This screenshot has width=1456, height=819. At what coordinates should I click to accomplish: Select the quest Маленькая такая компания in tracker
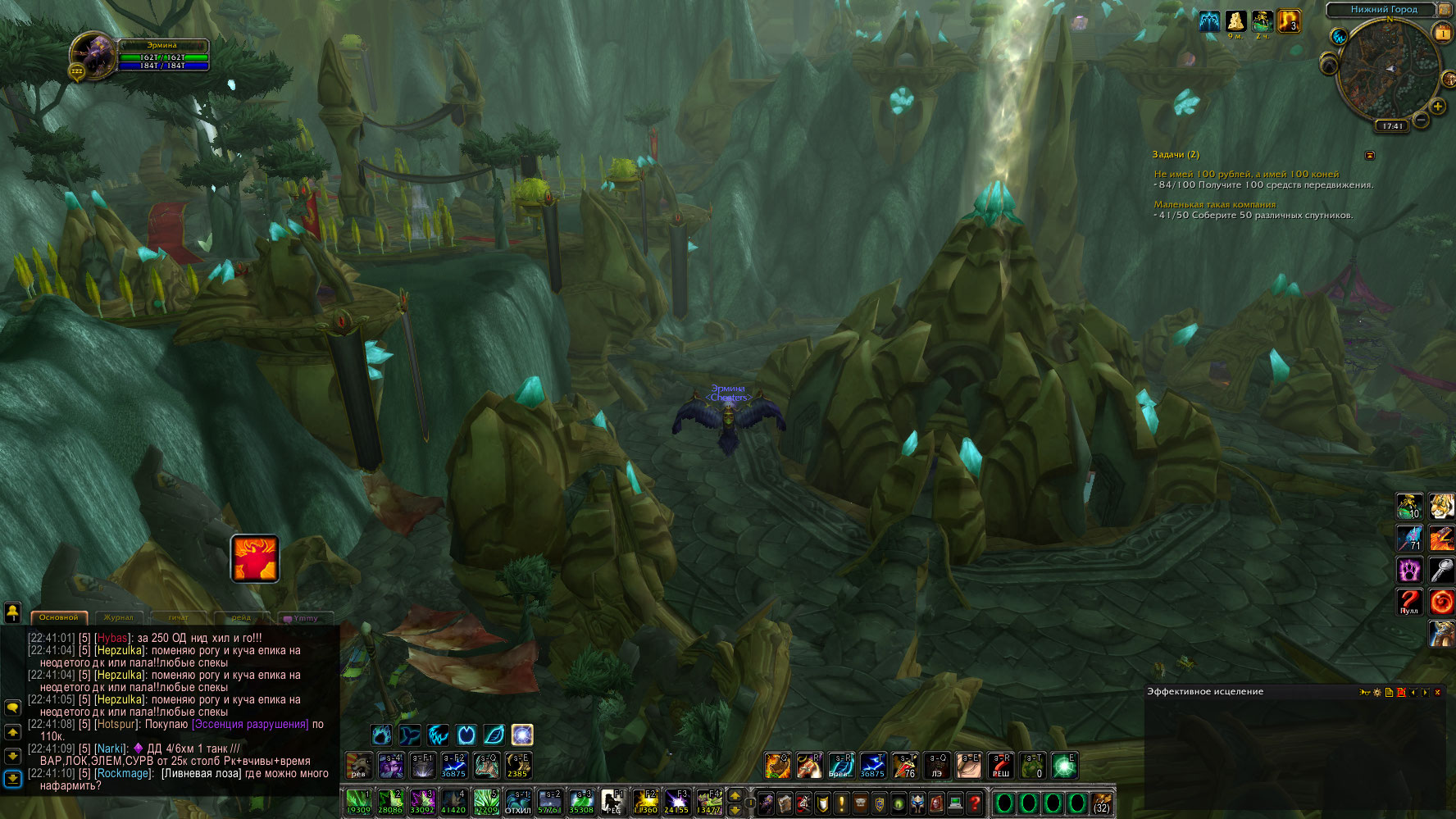(x=1214, y=204)
